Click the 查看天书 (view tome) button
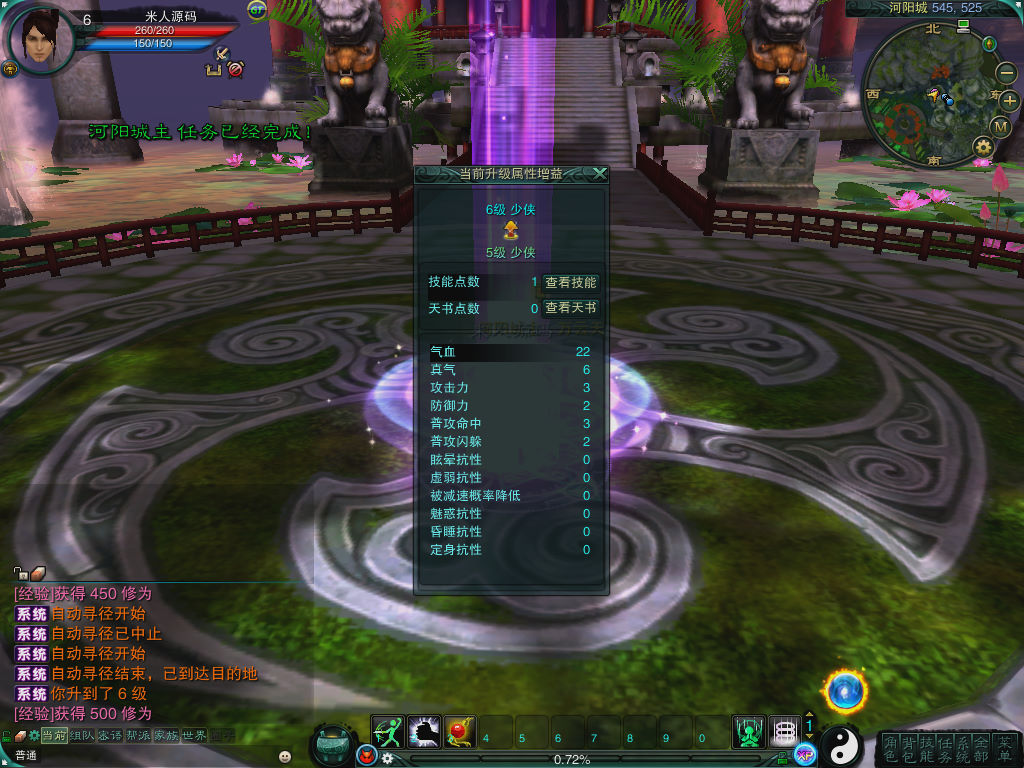This screenshot has width=1024, height=768. coord(570,309)
